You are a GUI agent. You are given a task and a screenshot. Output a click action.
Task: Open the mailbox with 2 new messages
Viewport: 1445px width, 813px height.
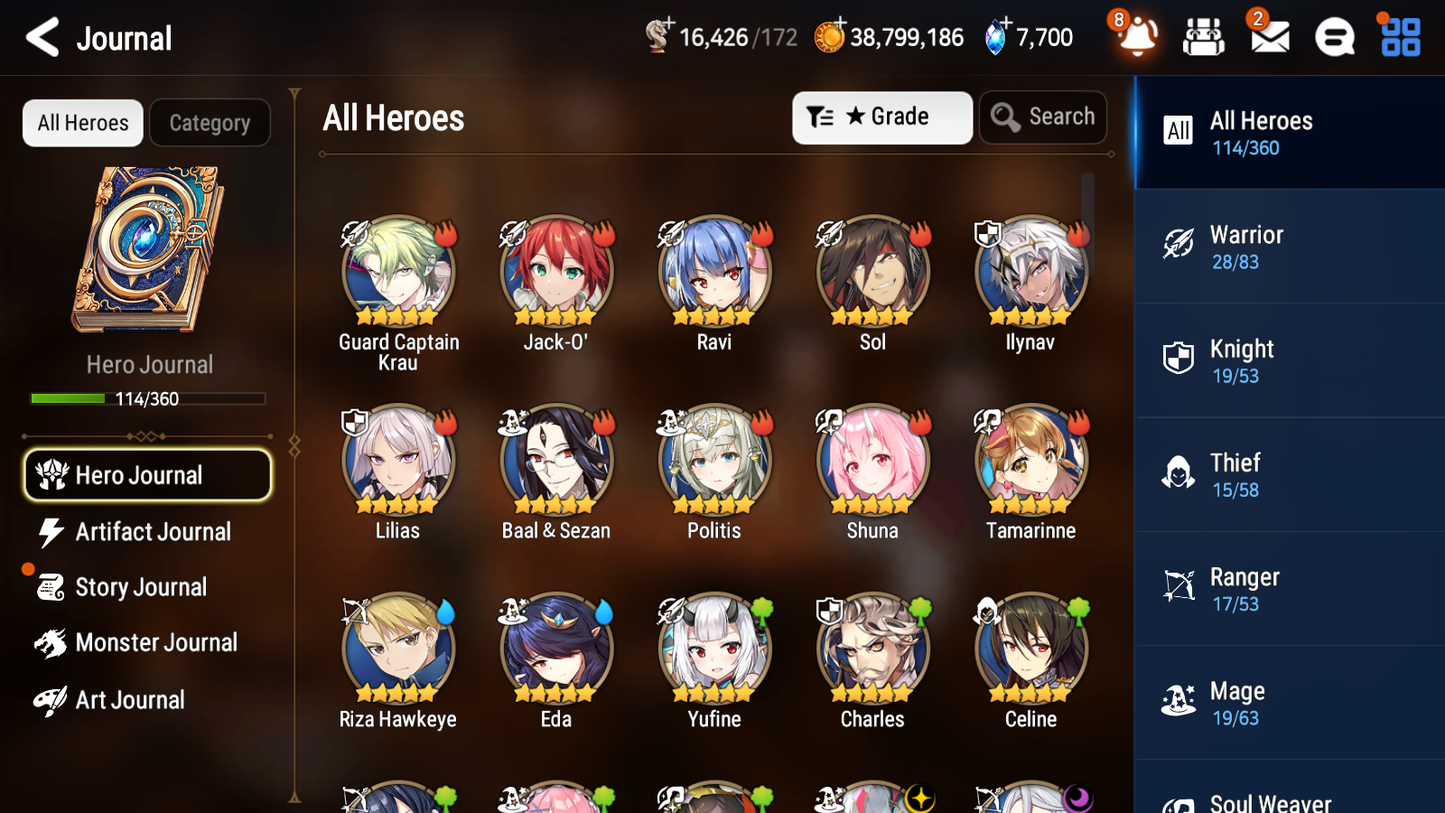[x=1268, y=36]
